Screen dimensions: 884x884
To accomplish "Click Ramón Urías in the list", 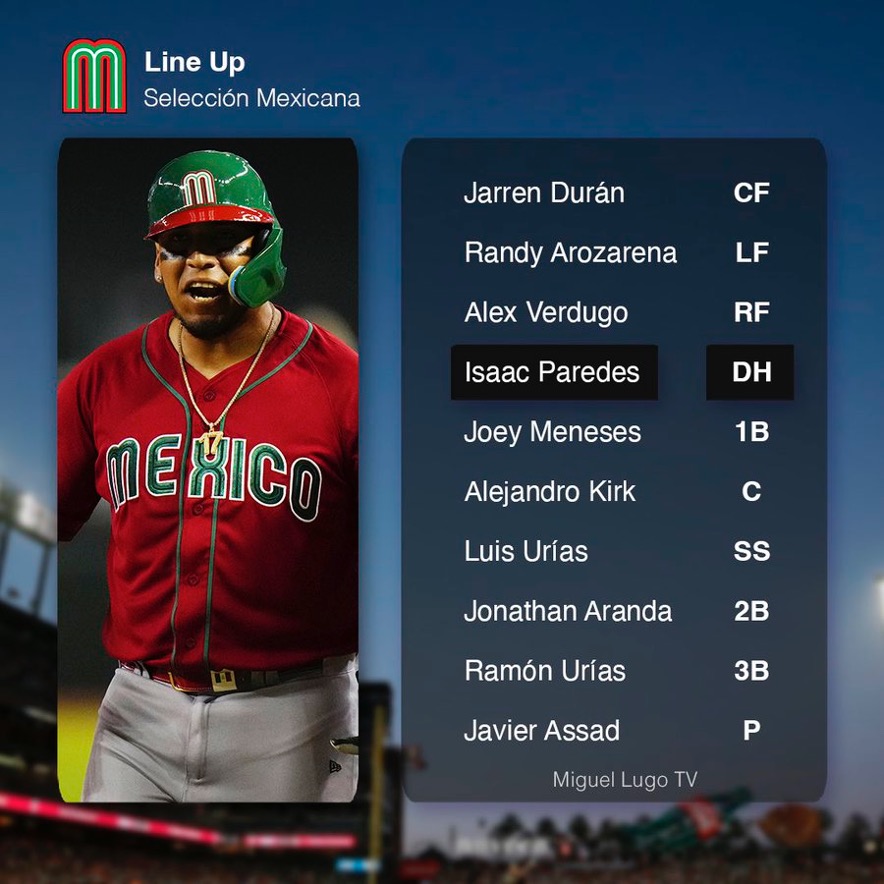I will tap(544, 671).
